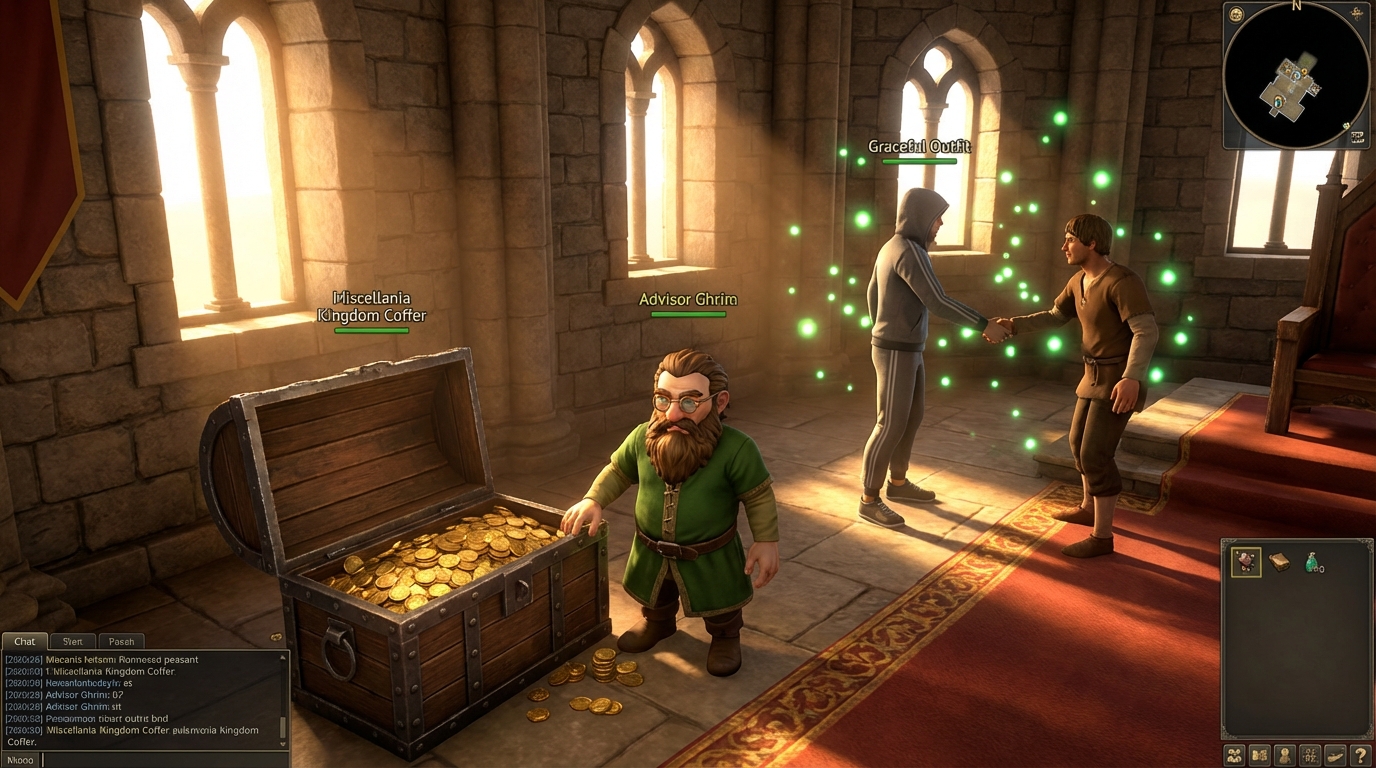1376x768 pixels.
Task: Click the chat scroll-down arrow
Action: click(x=283, y=743)
